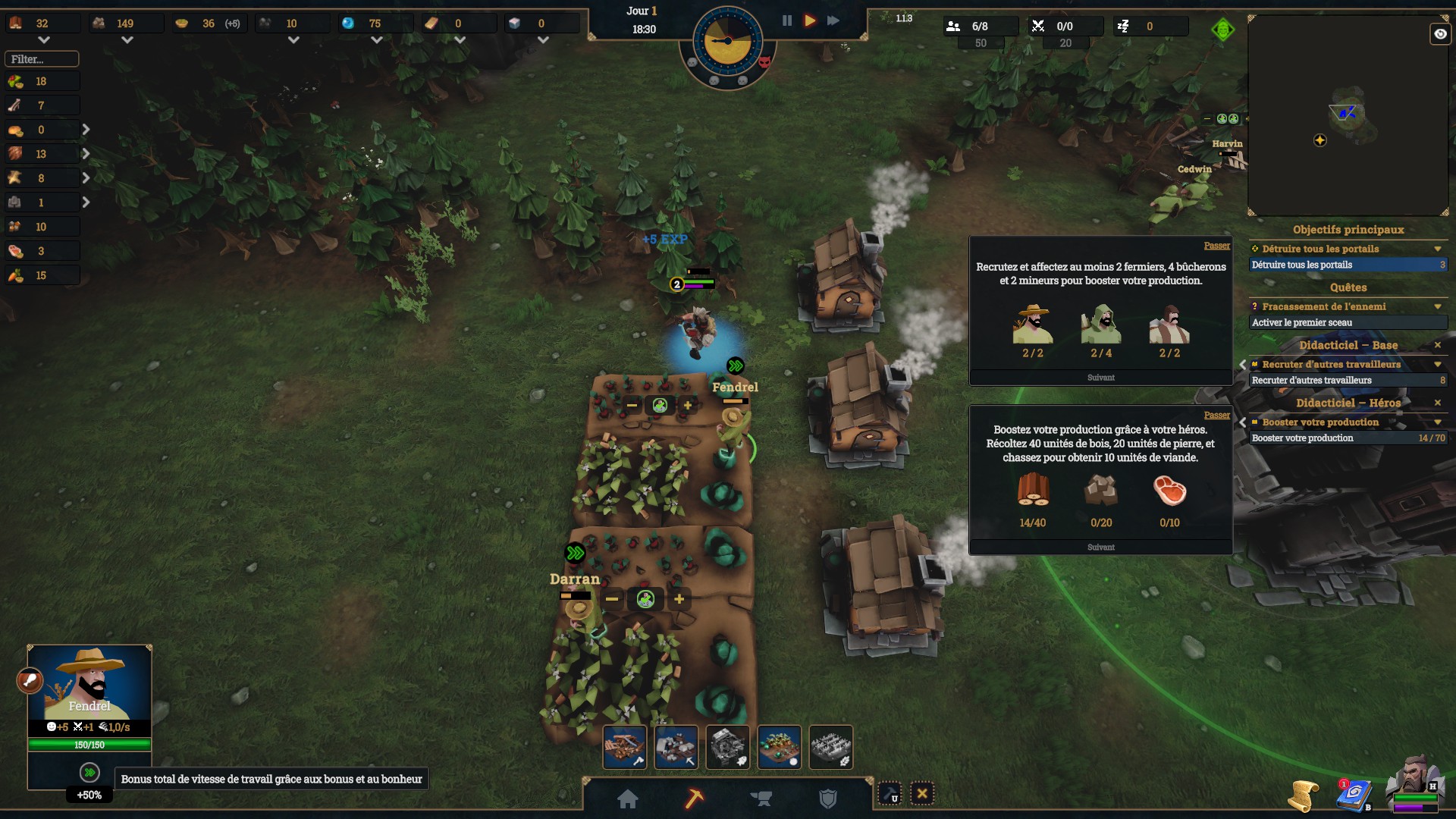Image resolution: width=1456 pixels, height=819 pixels.
Task: Close the Didacticiel – Héros tracker
Action: [x=1437, y=403]
